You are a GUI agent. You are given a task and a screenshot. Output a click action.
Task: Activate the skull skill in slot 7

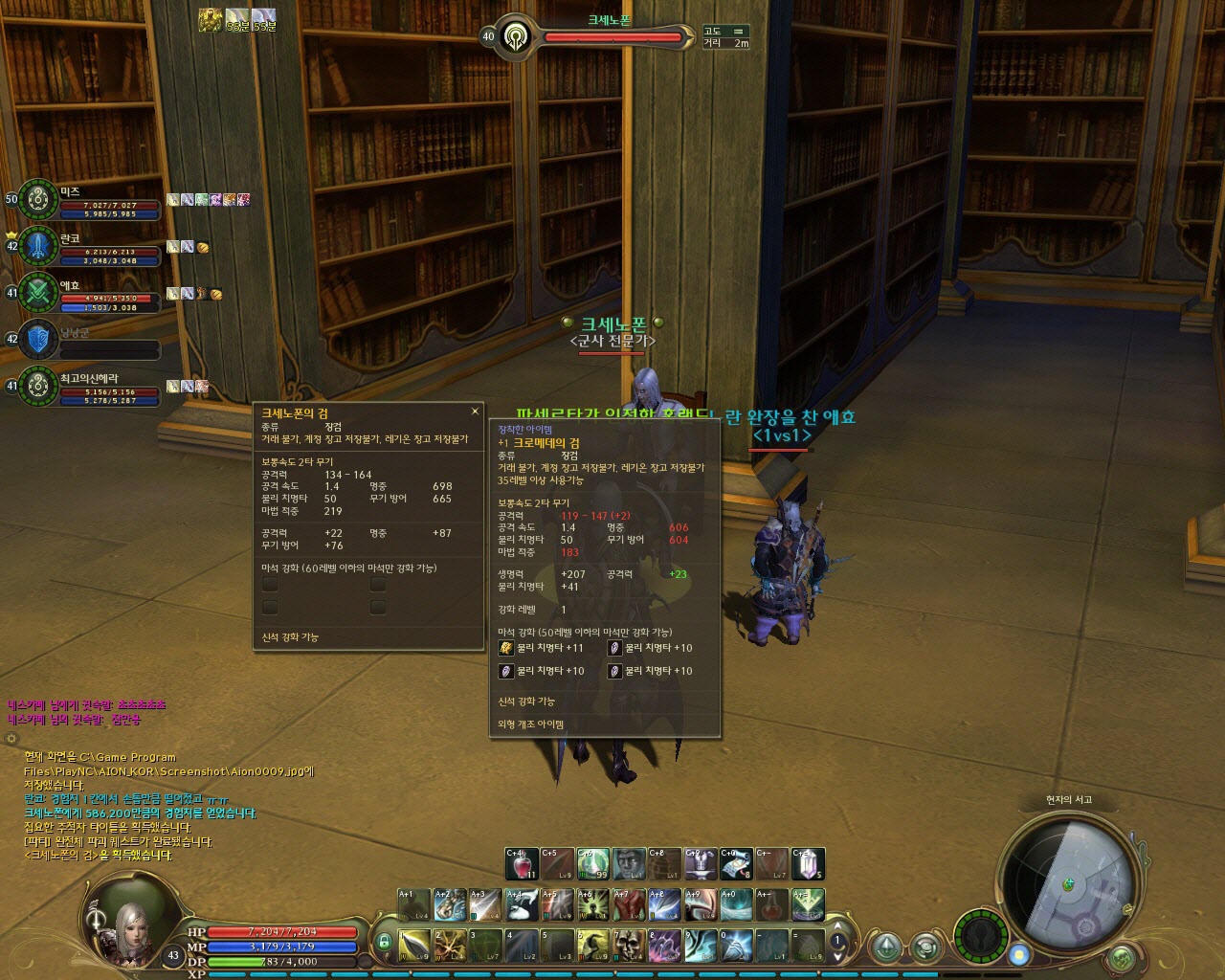click(x=629, y=946)
